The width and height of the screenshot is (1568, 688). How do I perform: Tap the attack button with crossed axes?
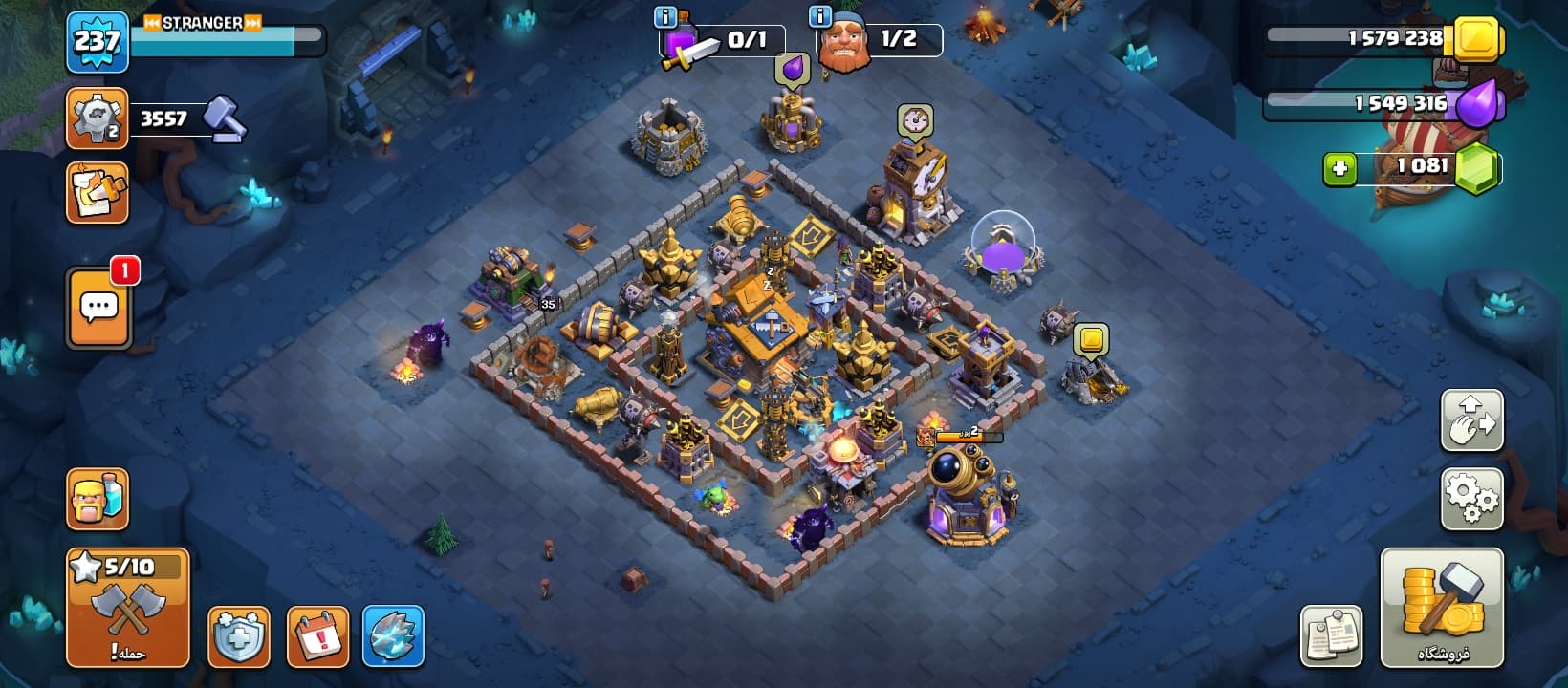click(x=127, y=608)
